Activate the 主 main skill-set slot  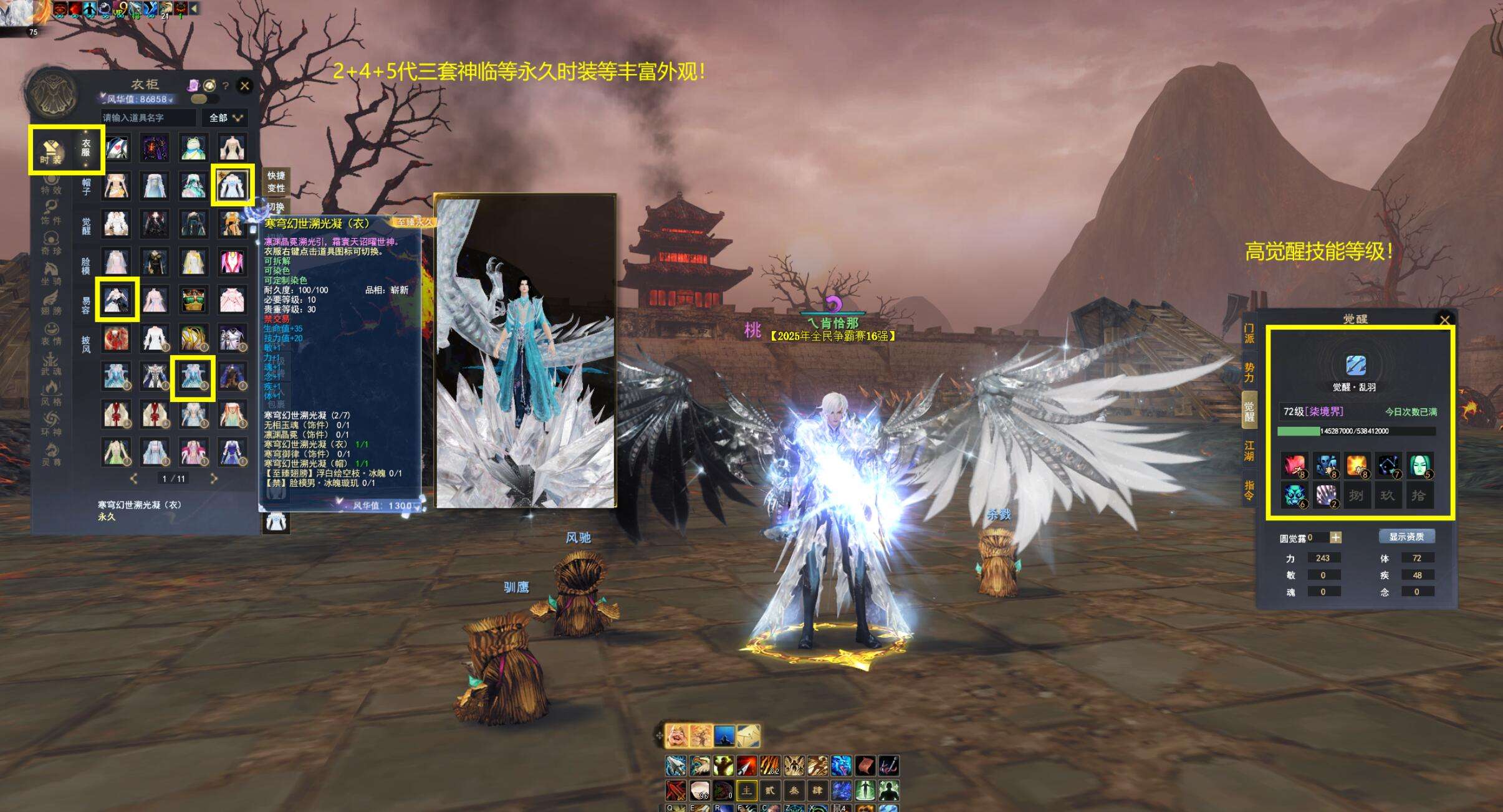pos(746,791)
